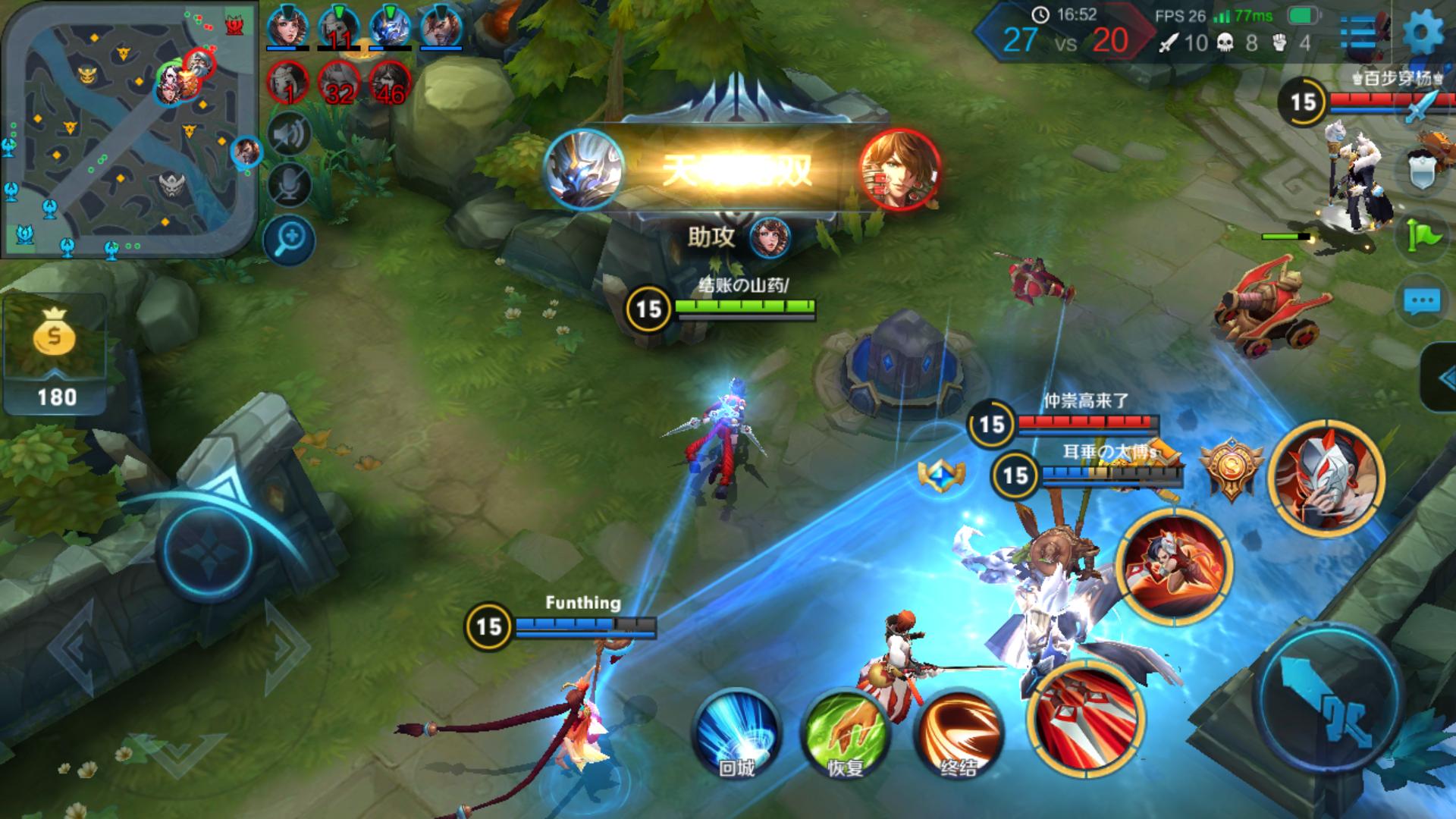Image resolution: width=1456 pixels, height=819 pixels.
Task: Activate the 回城 recall spell
Action: pyautogui.click(x=736, y=732)
